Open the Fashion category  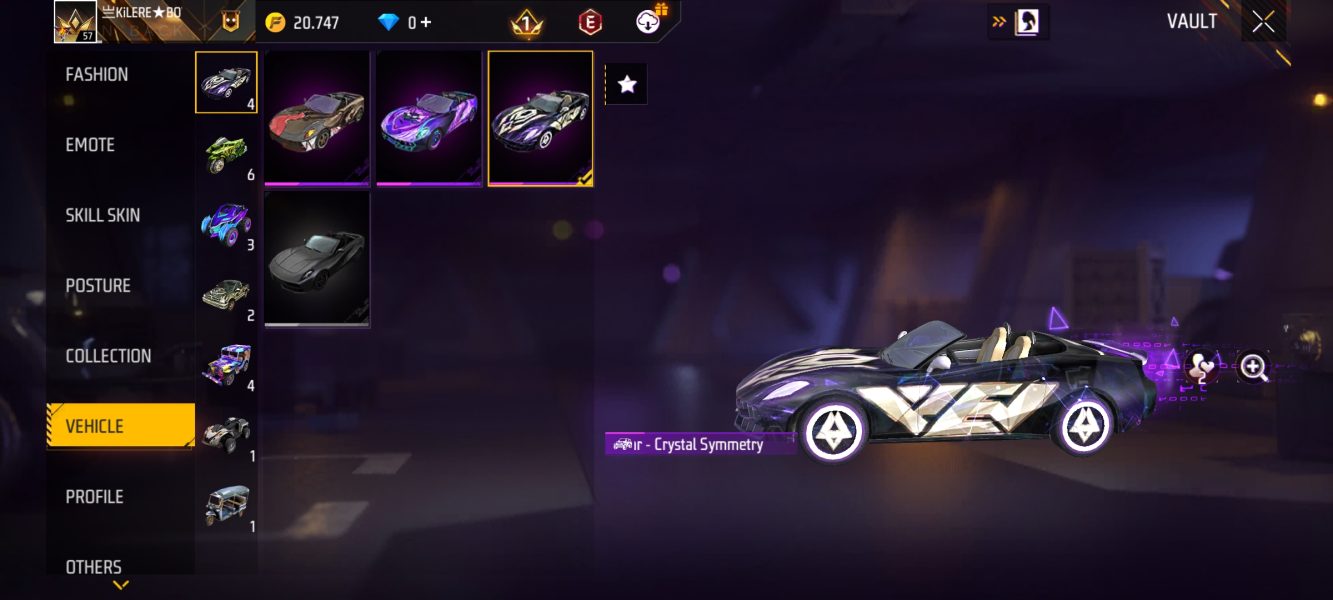coord(97,75)
